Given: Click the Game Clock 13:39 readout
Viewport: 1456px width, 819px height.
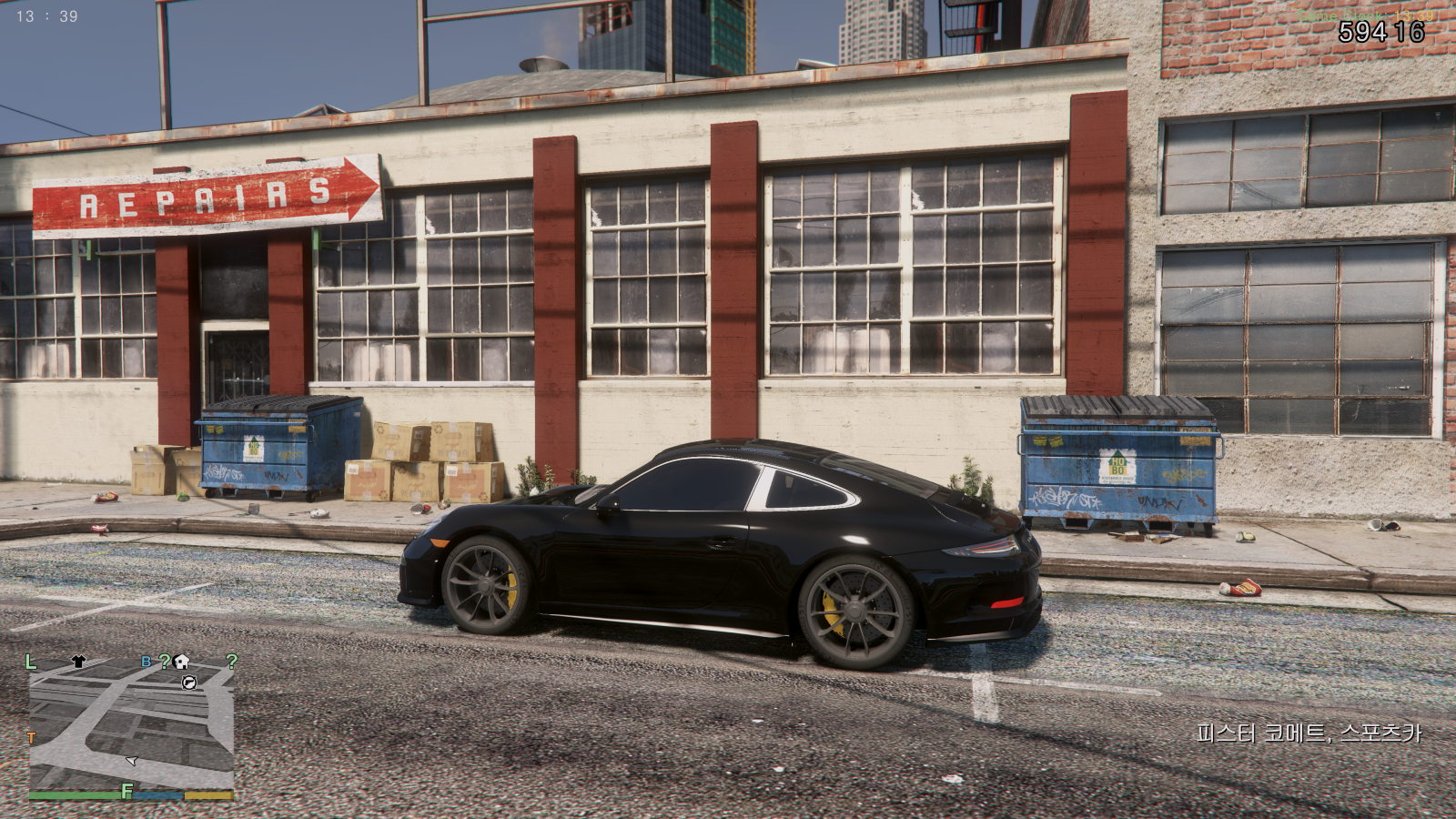Looking at the screenshot, I should click(x=1365, y=15).
